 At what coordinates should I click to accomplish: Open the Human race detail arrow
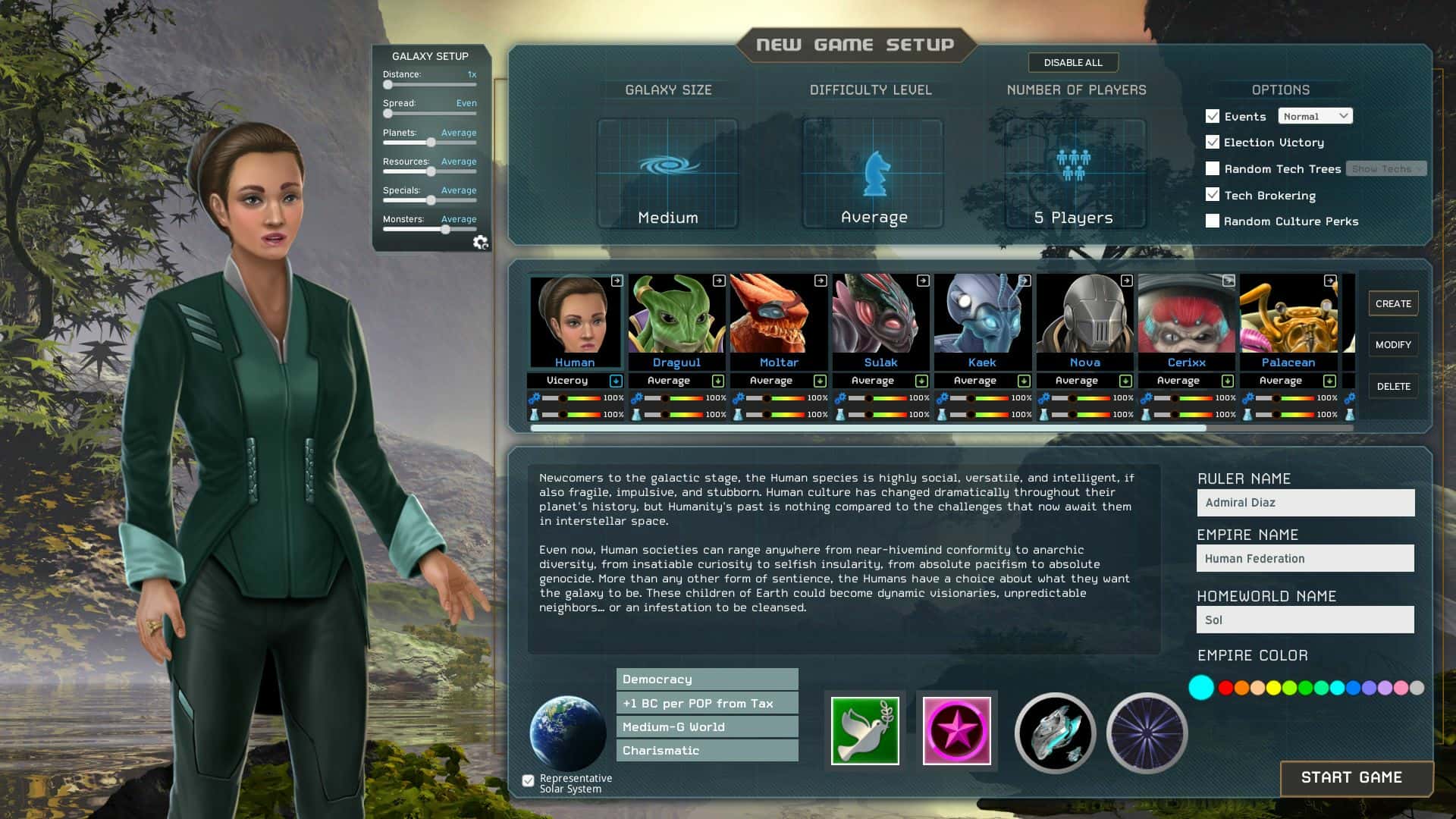coord(616,281)
